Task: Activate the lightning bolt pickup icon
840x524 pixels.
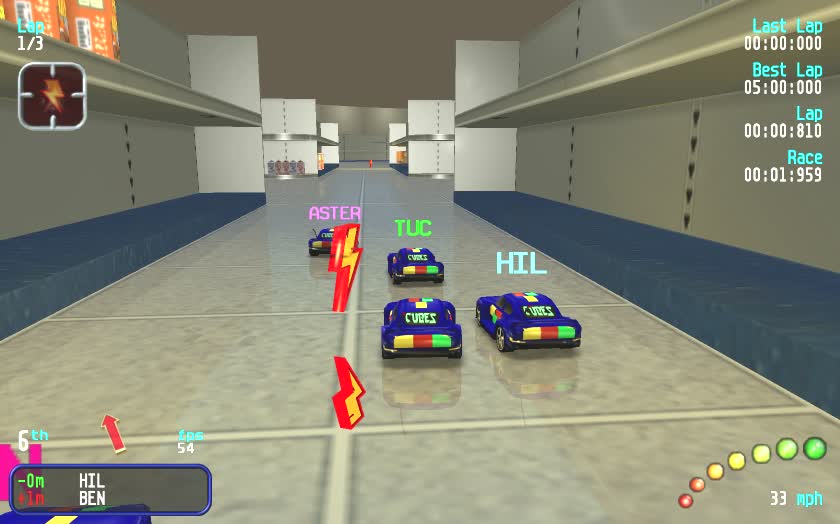Action: (x=52, y=97)
